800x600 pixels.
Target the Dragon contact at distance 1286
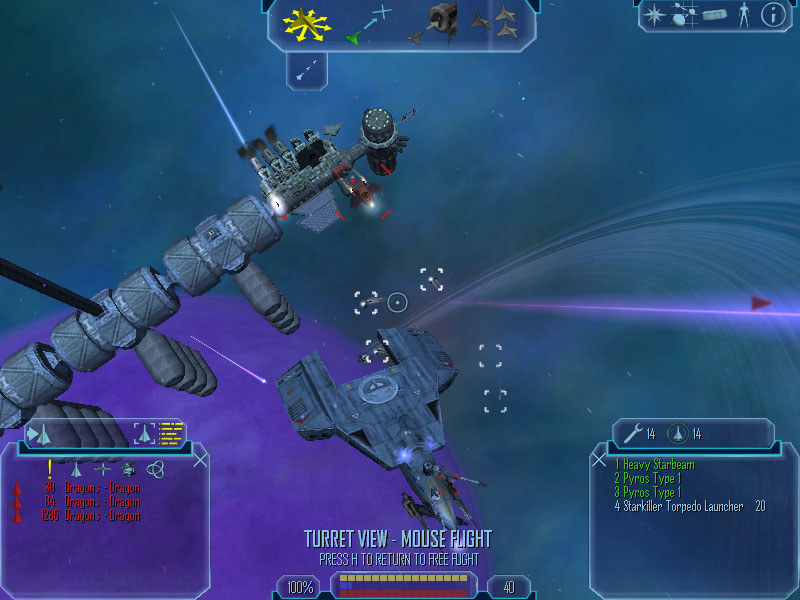point(90,516)
